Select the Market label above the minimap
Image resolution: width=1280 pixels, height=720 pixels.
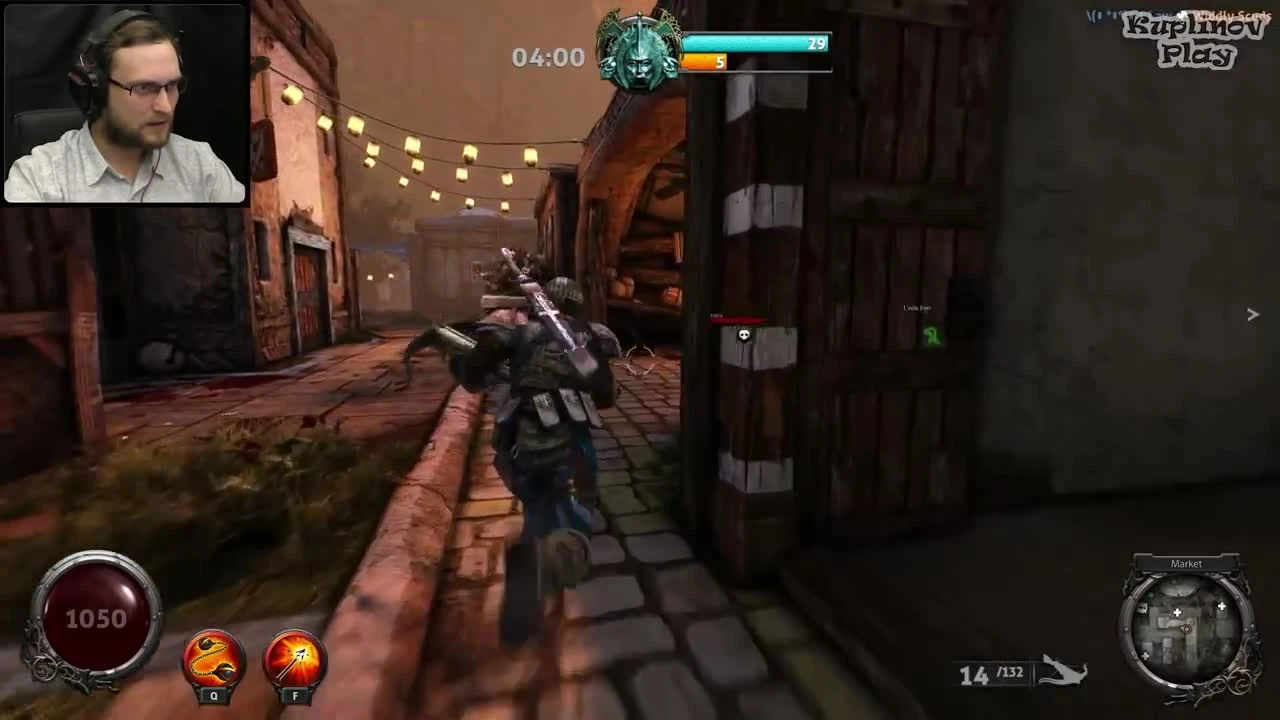pyautogui.click(x=1186, y=562)
